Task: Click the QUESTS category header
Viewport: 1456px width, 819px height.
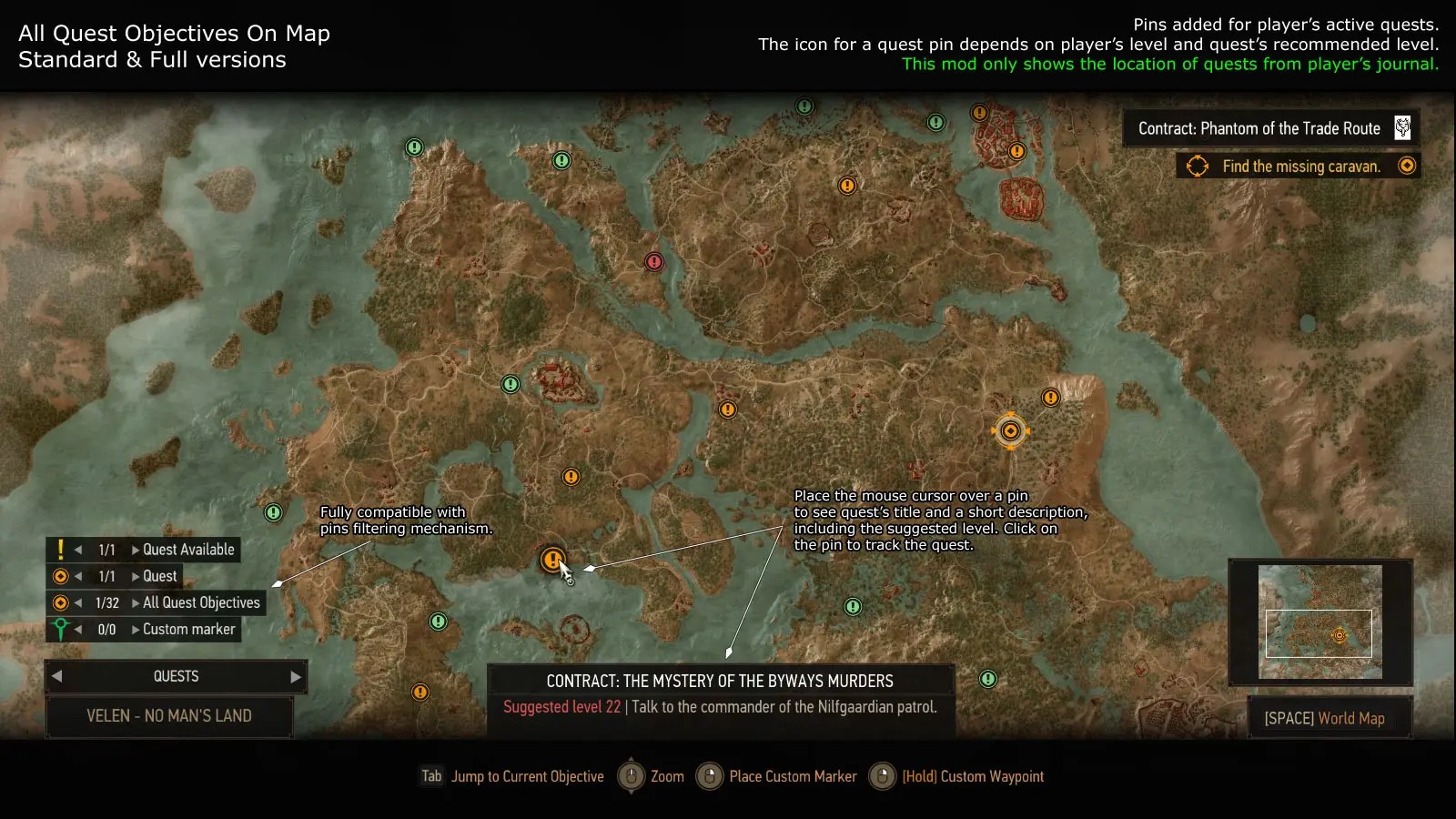Action: click(x=176, y=676)
